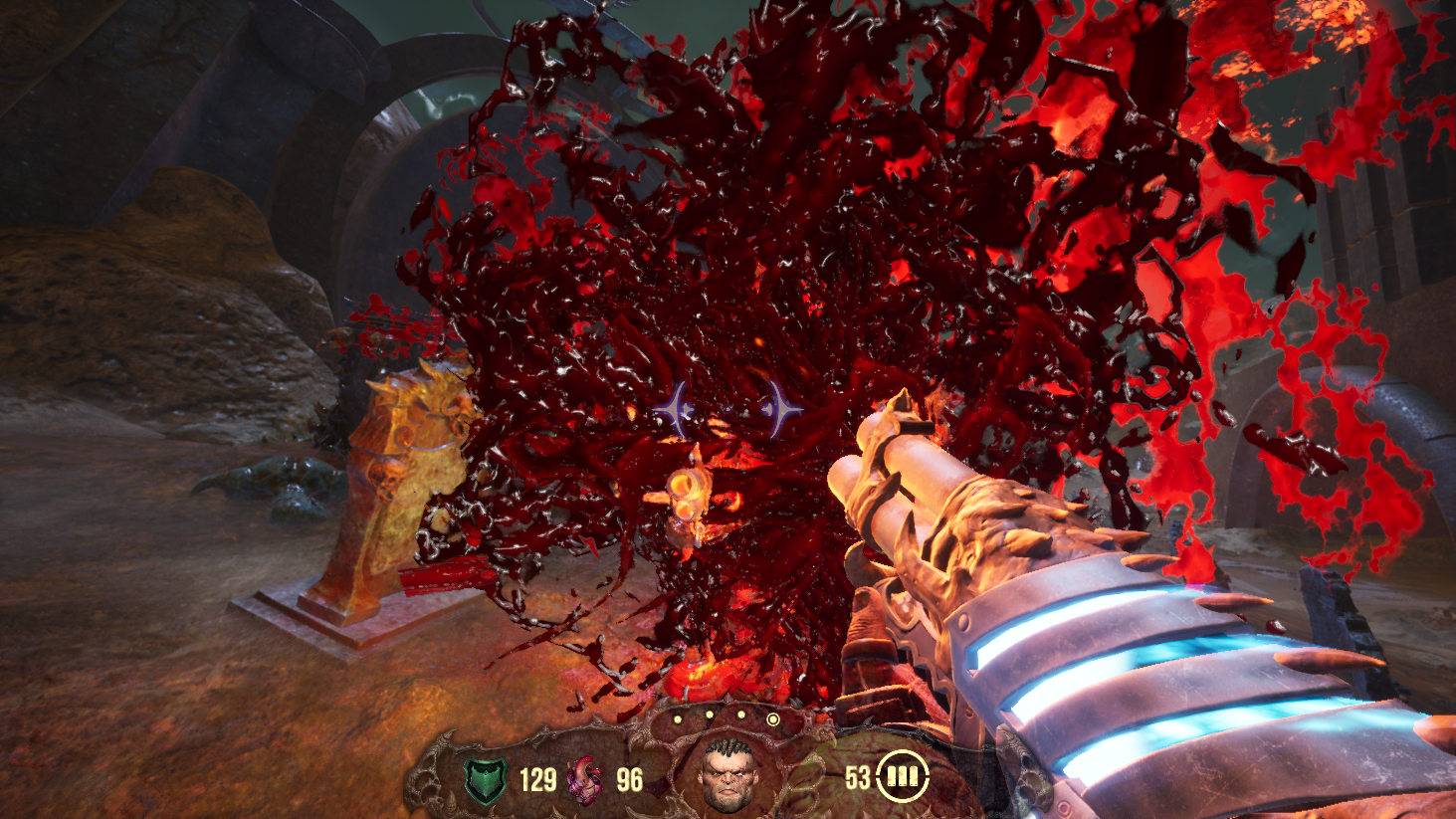The height and width of the screenshot is (819, 1456).
Task: Click the green armor shield icon
Action: [x=486, y=779]
